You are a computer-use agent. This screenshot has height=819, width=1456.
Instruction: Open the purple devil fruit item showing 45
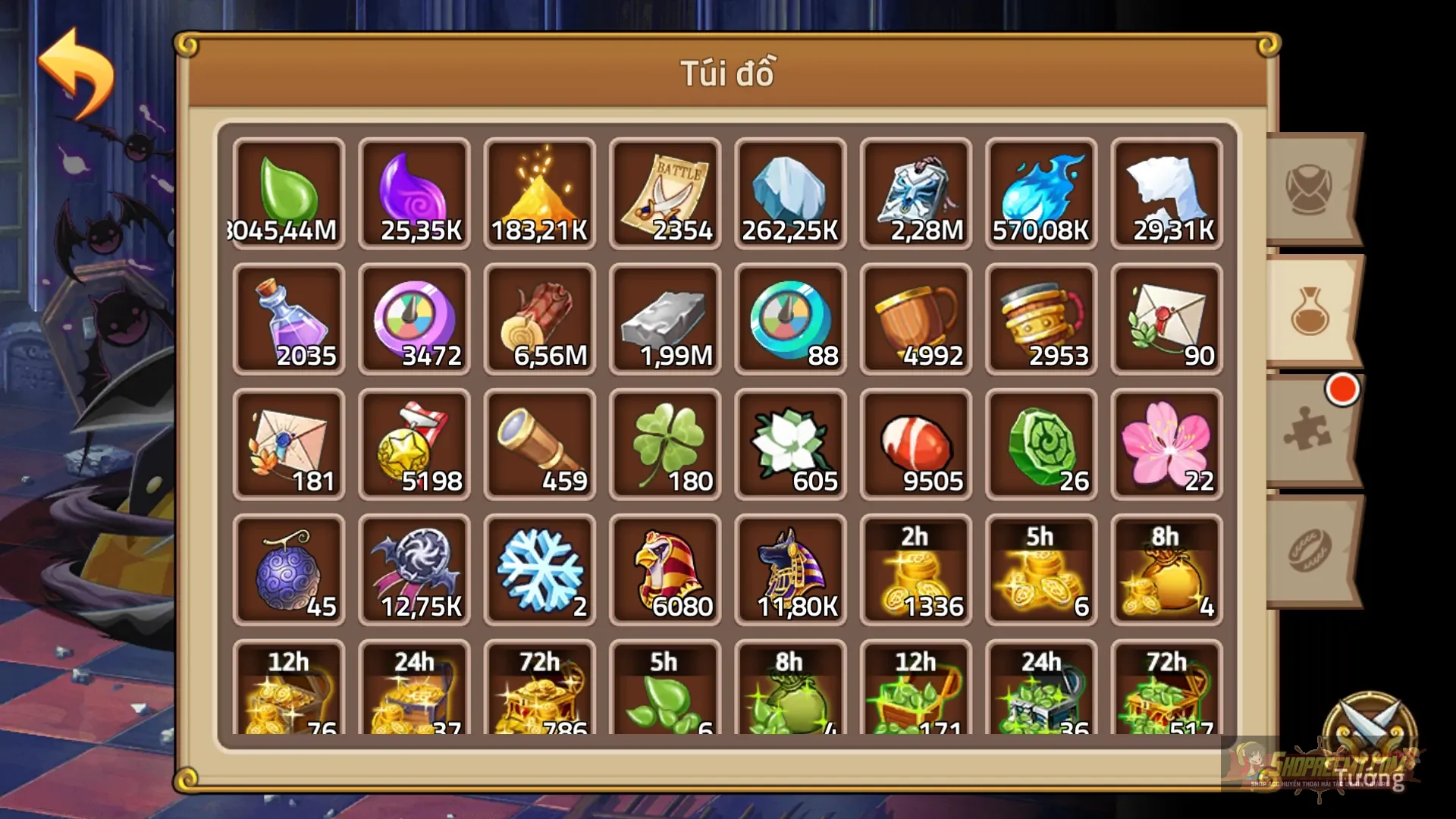tap(288, 569)
